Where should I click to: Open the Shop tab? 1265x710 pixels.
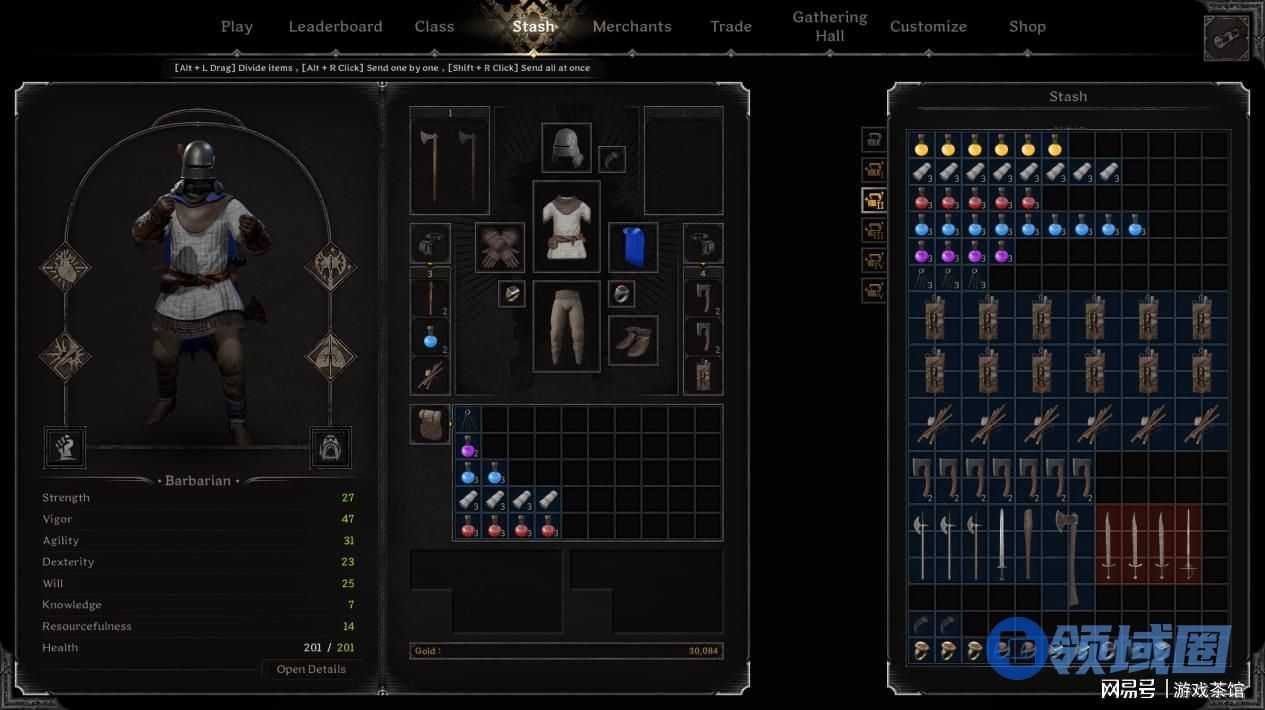1027,27
